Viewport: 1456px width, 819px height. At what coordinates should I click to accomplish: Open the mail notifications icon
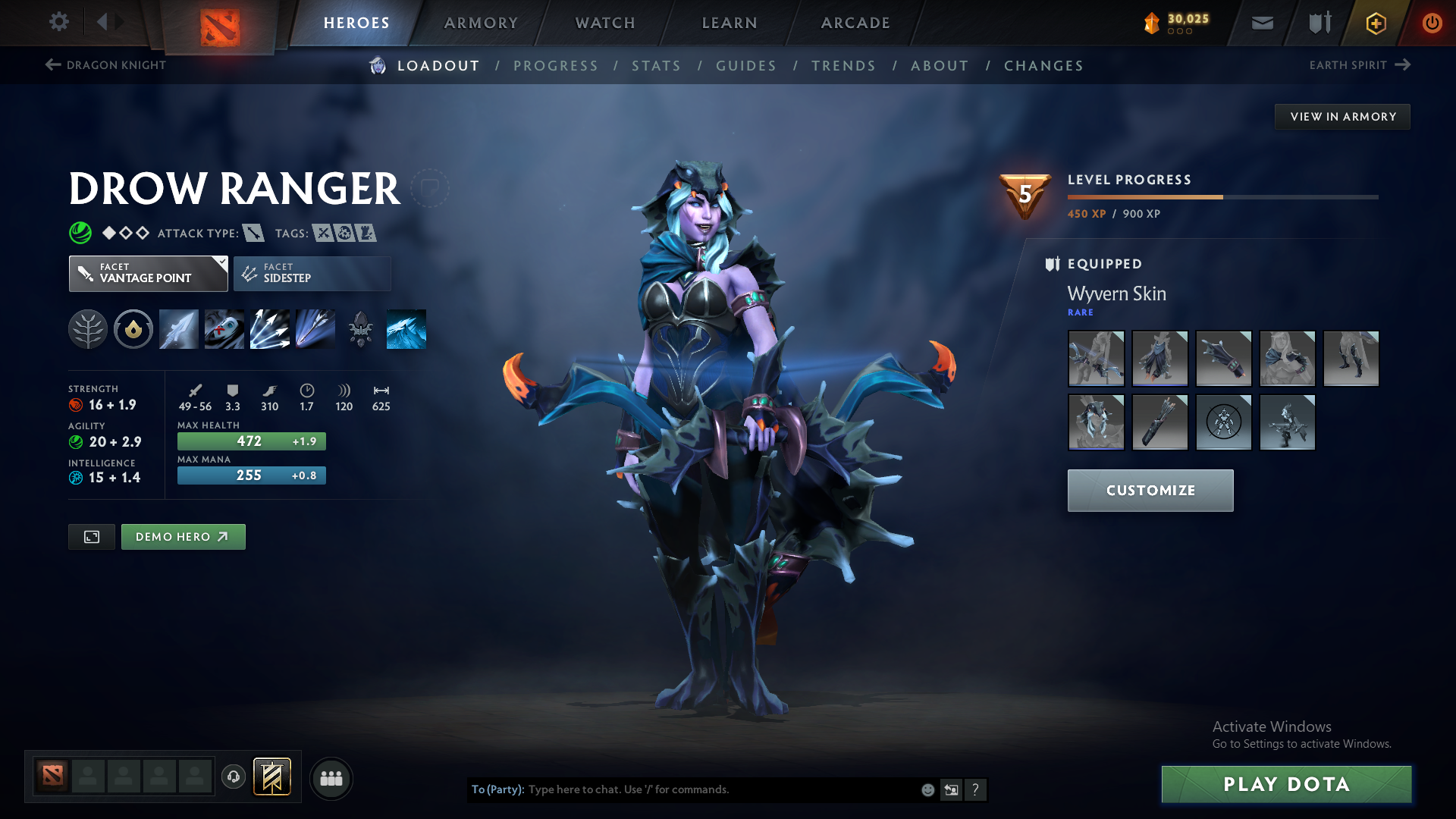tap(1261, 22)
